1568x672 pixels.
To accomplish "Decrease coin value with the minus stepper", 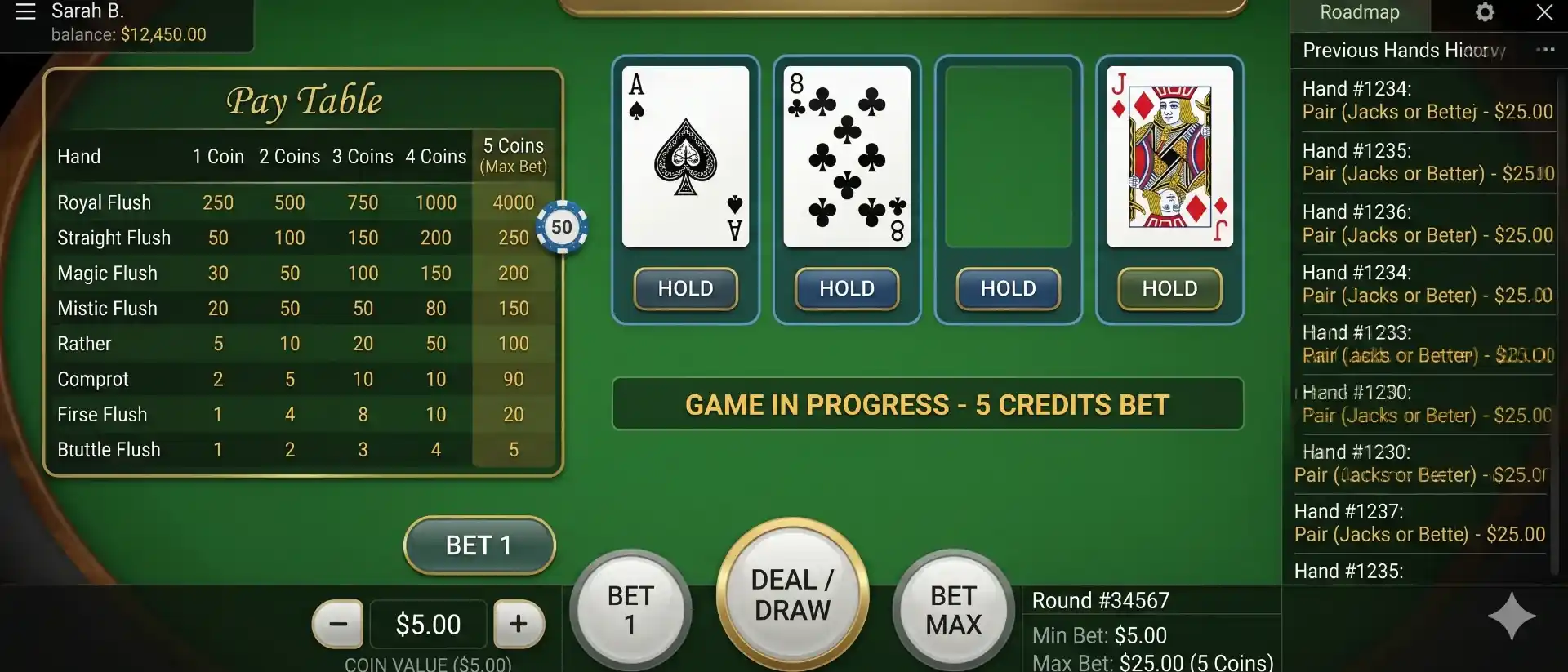I will (338, 624).
